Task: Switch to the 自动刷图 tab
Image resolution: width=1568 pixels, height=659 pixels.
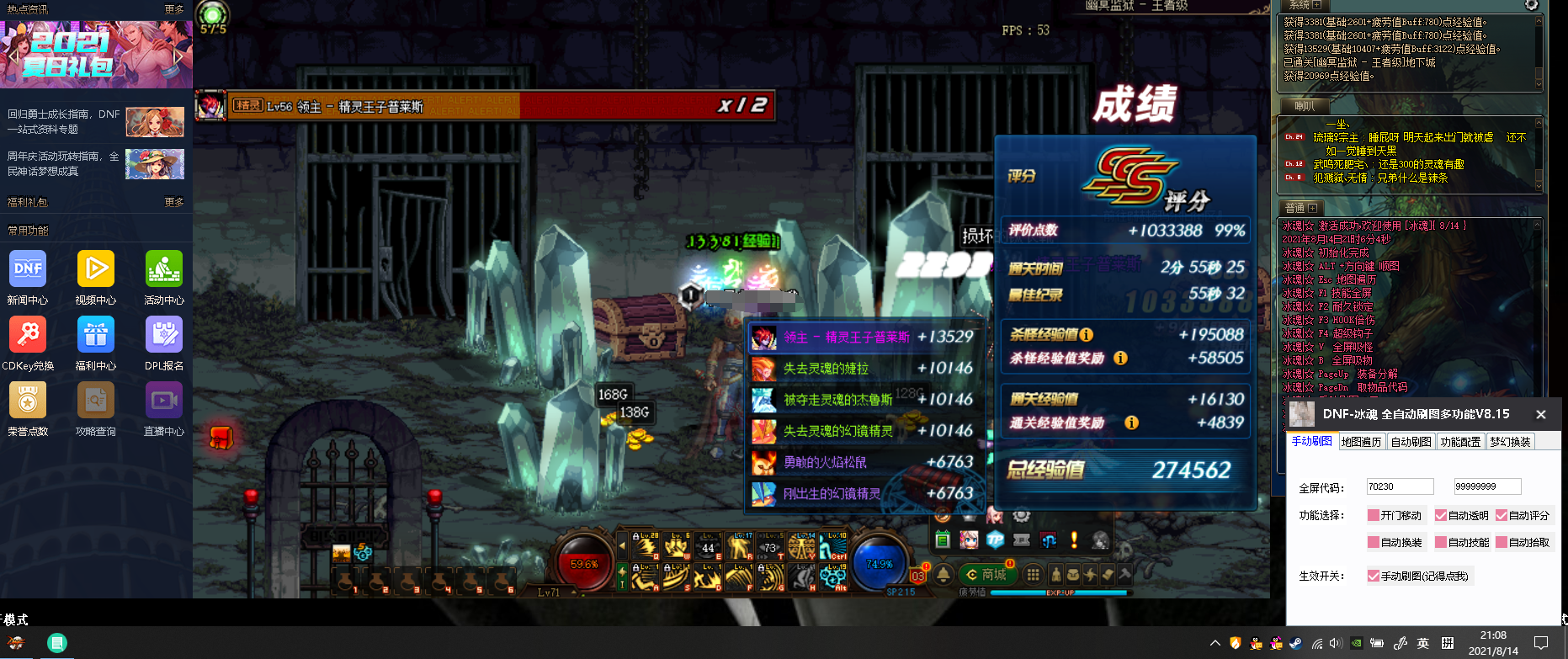Action: tap(1411, 442)
